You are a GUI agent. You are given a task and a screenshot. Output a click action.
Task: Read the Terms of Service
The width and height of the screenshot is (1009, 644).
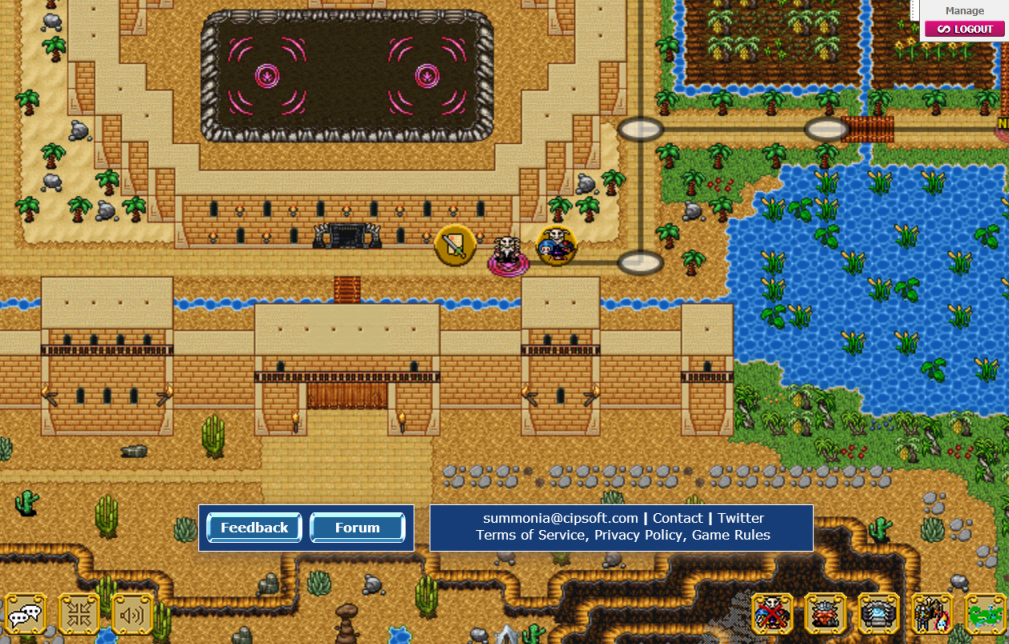tap(530, 535)
